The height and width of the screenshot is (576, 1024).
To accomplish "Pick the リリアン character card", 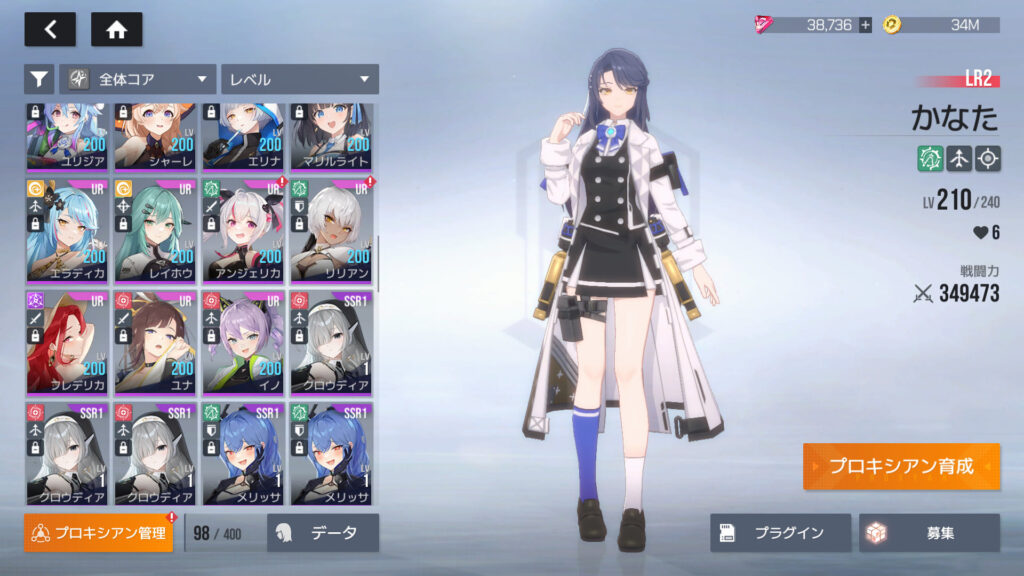I will coord(331,230).
